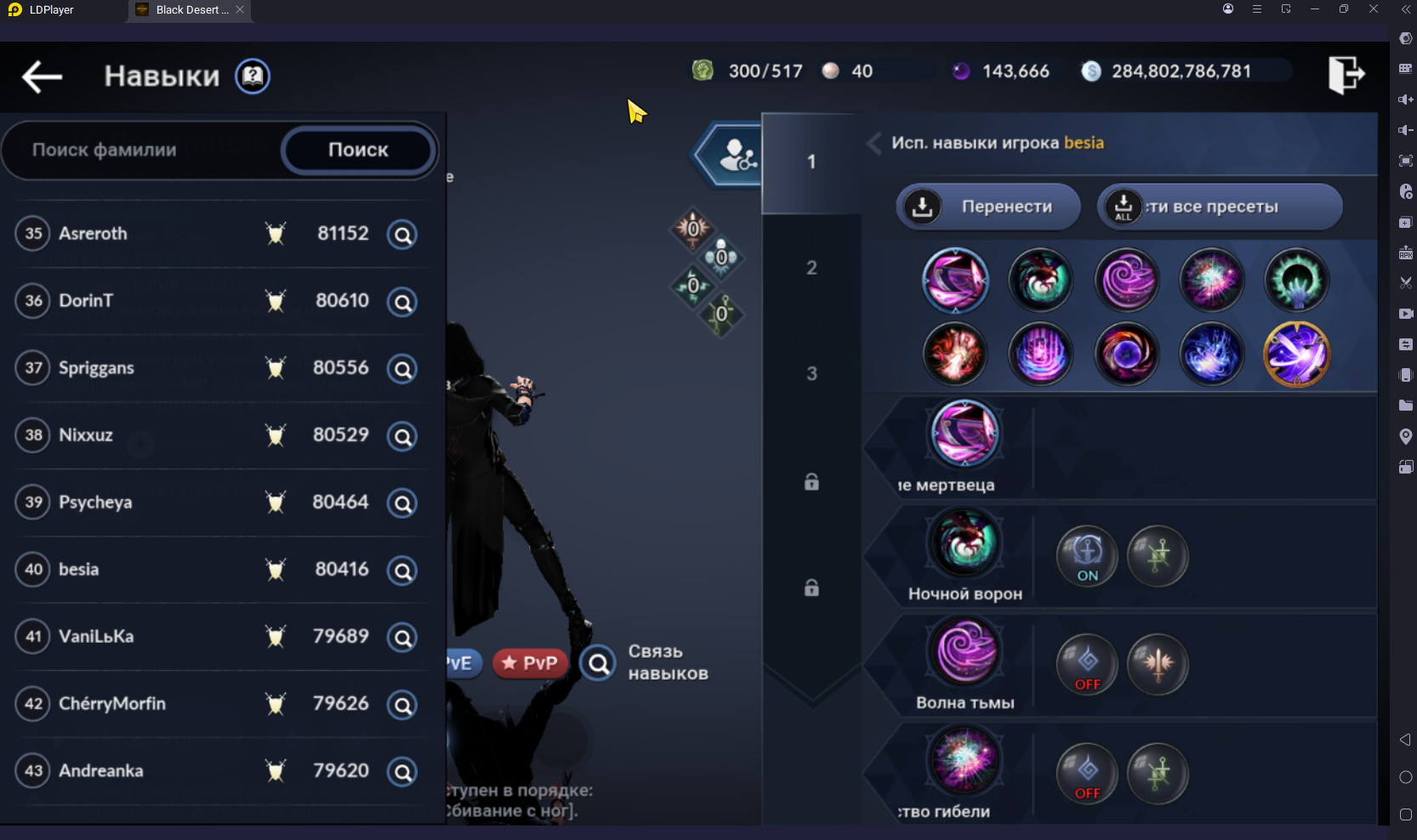The width and height of the screenshot is (1417, 840).
Task: View skills of player besia
Action: 402,570
